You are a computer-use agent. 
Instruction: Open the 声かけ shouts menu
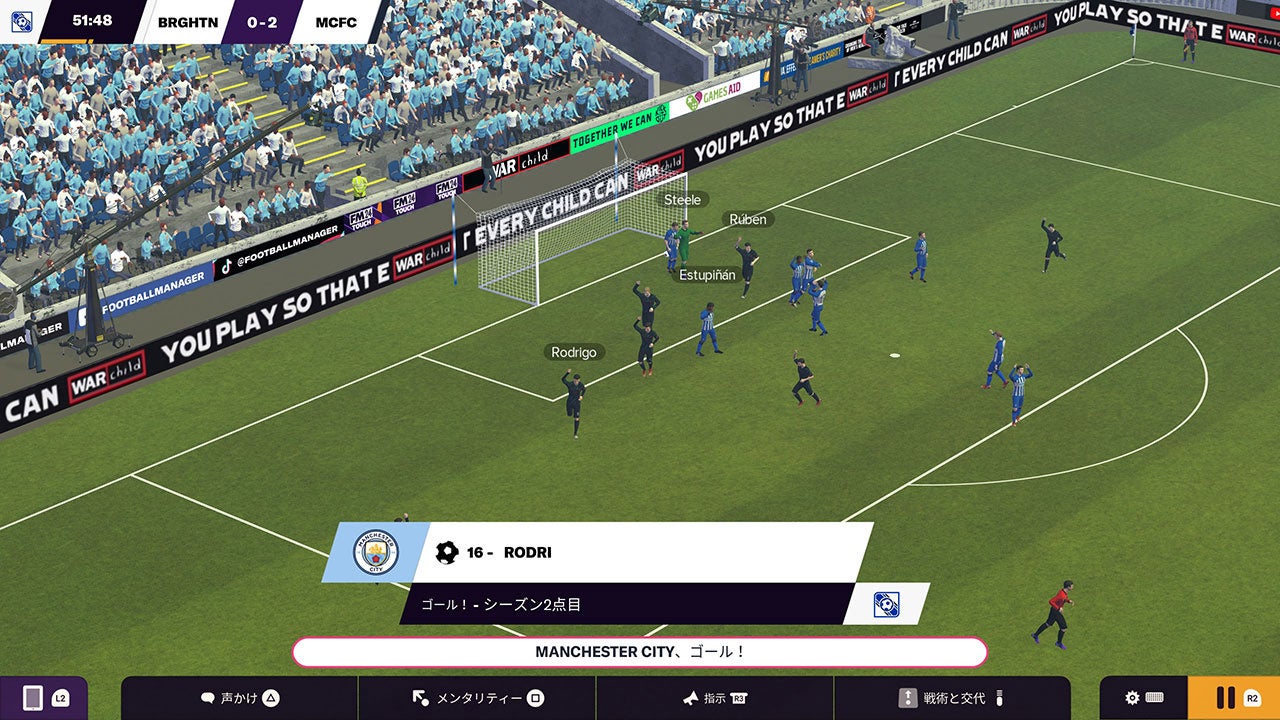[239, 698]
